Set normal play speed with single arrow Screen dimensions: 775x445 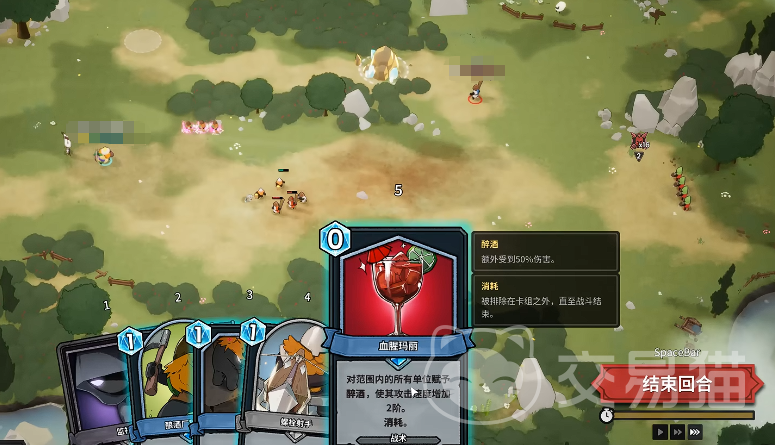coord(659,431)
